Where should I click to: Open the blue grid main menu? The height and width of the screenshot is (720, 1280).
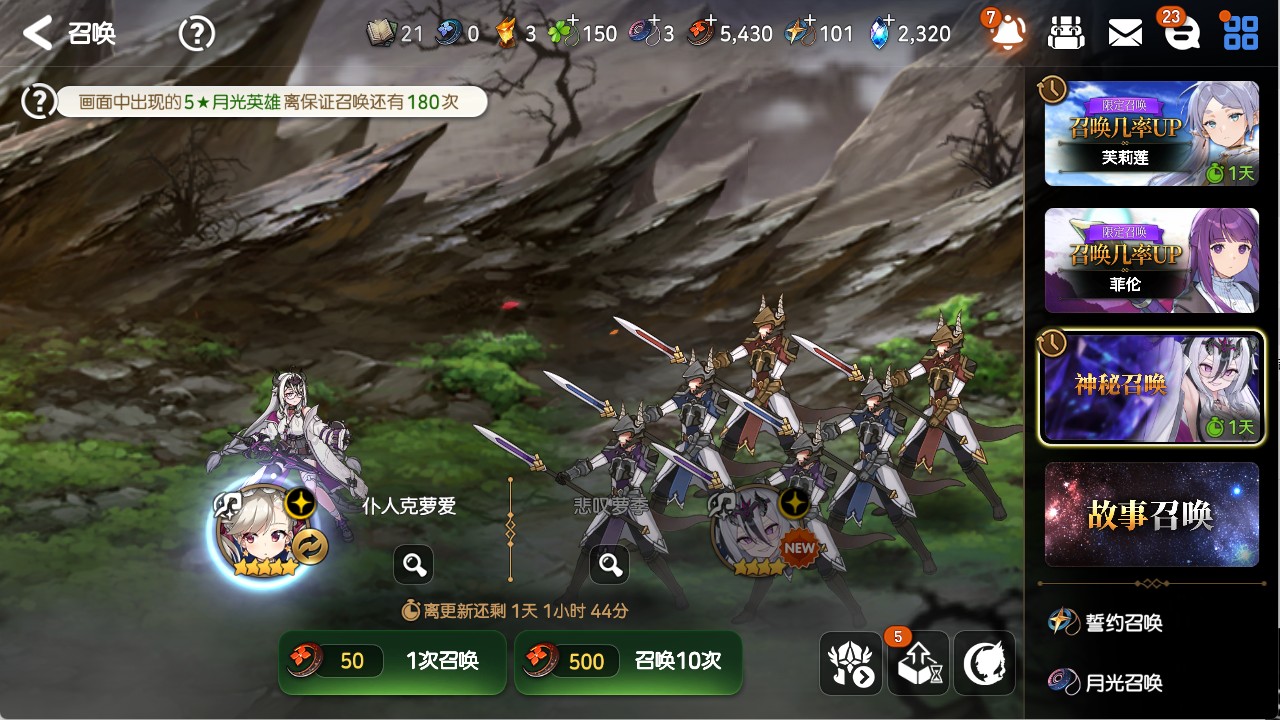pyautogui.click(x=1241, y=33)
